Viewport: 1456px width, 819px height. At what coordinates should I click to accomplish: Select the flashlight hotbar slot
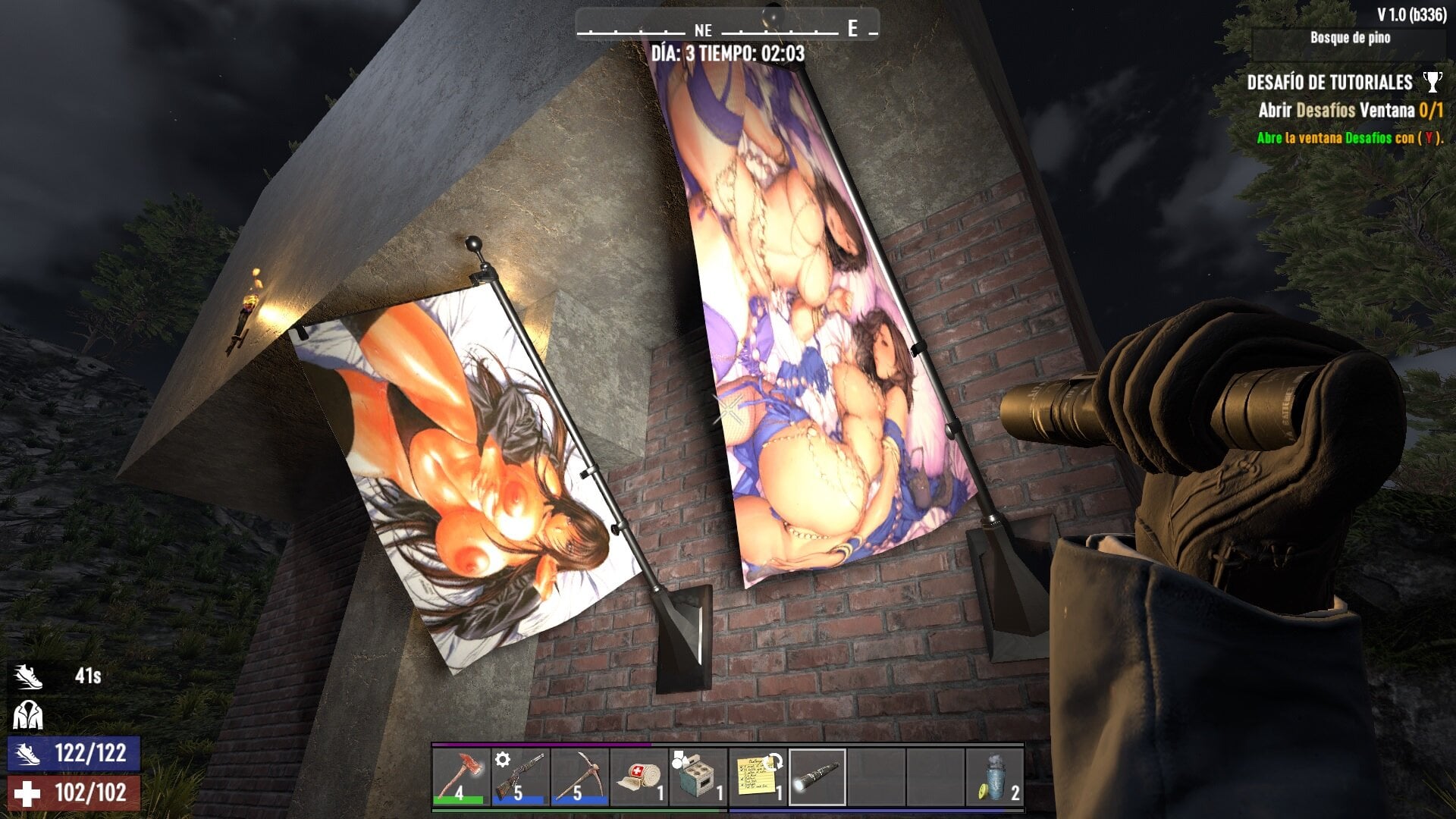pos(817,777)
